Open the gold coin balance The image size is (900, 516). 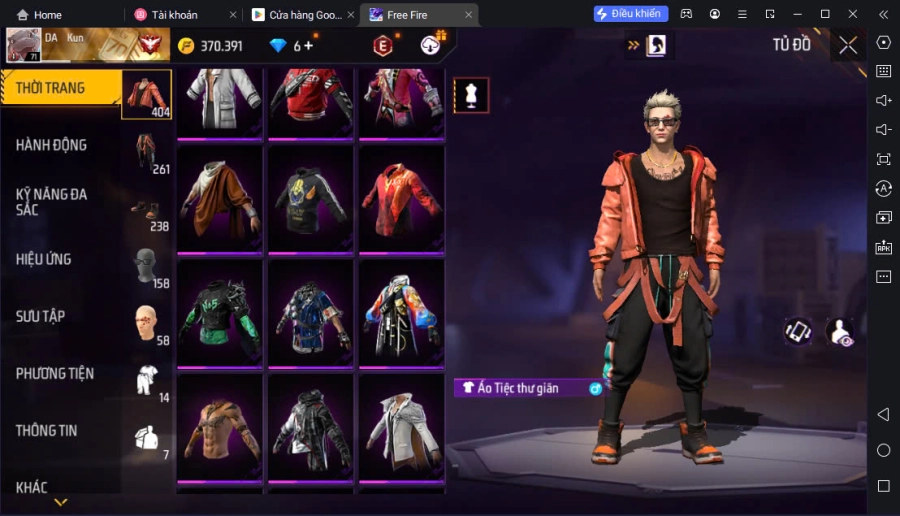coord(210,46)
